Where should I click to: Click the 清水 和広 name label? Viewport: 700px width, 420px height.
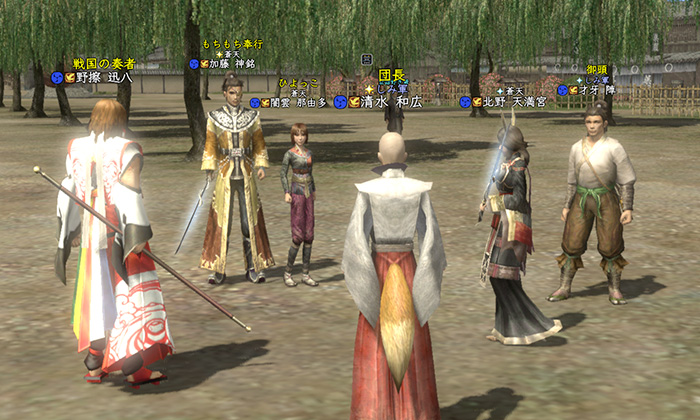click(393, 102)
